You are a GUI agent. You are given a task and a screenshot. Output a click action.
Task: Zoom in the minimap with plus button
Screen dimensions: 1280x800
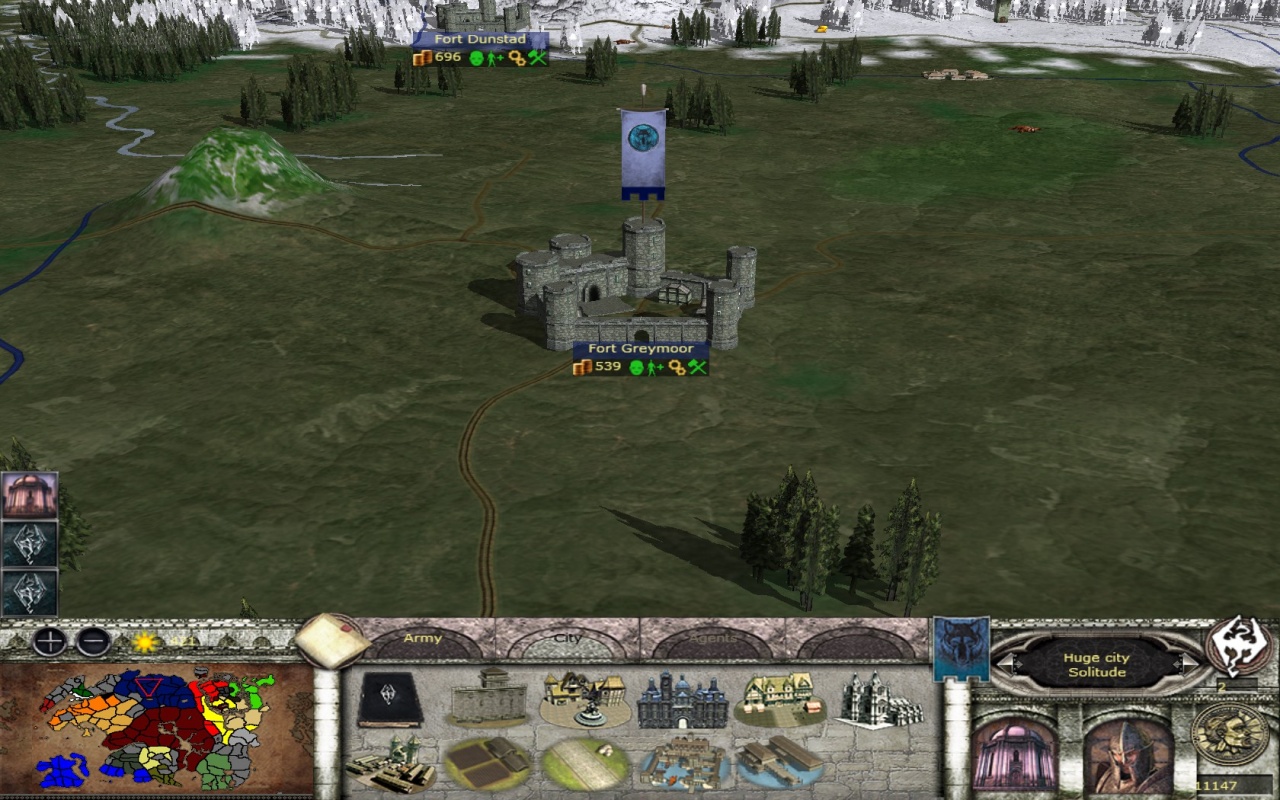click(49, 641)
